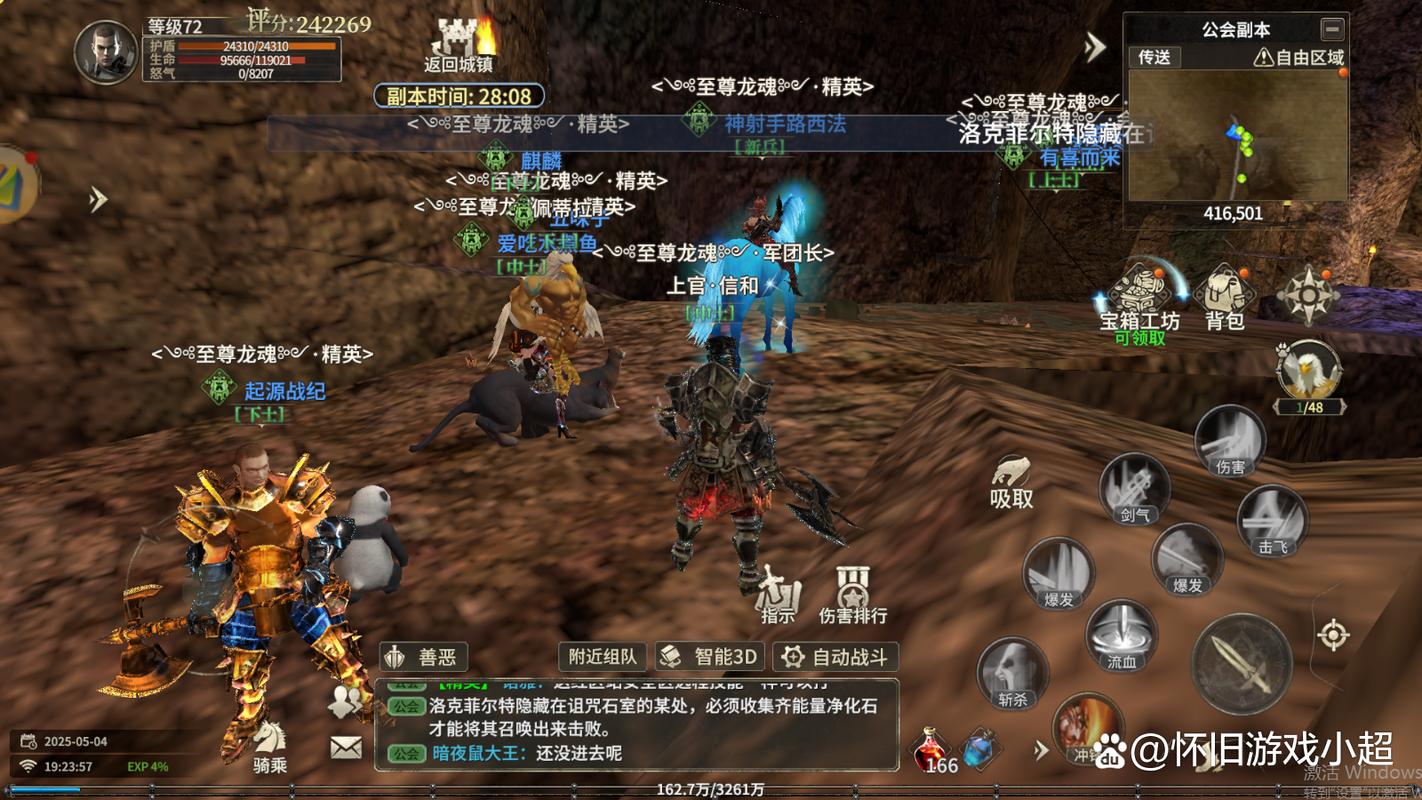Open the player portrait character sheet

106,51
